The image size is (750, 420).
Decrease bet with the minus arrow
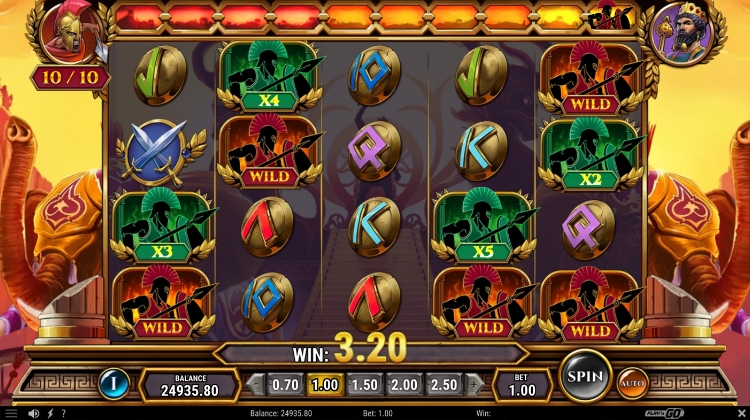point(256,385)
